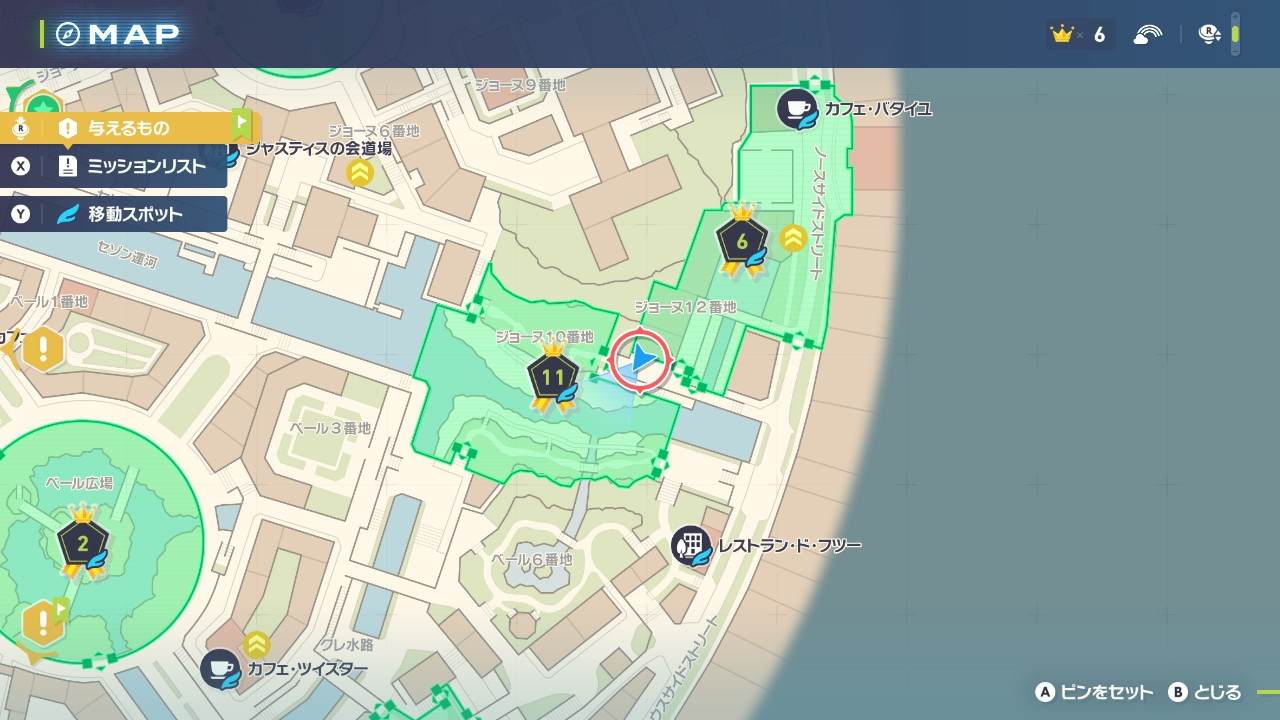
Task: Choose the wild zone 11 badge
Action: coord(553,377)
